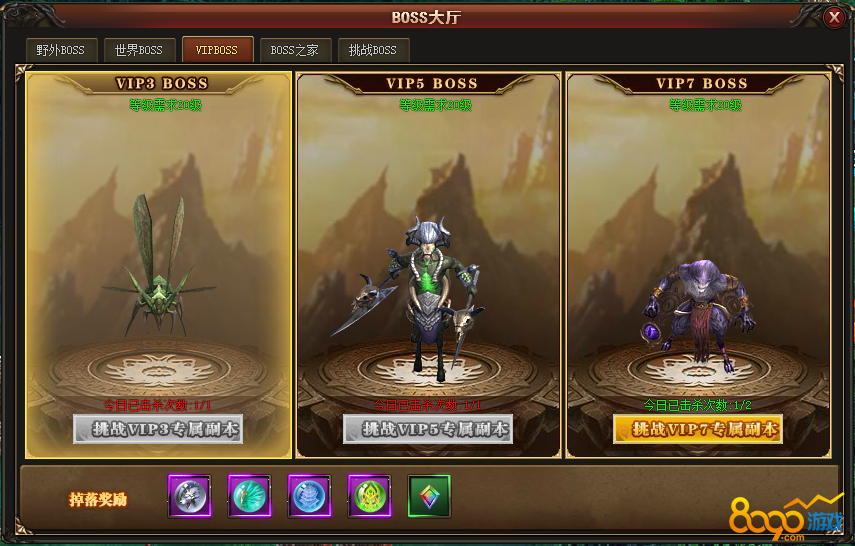Pick the VIP7 BOSS purple beast panel
This screenshot has height=546, width=855.
(x=698, y=250)
